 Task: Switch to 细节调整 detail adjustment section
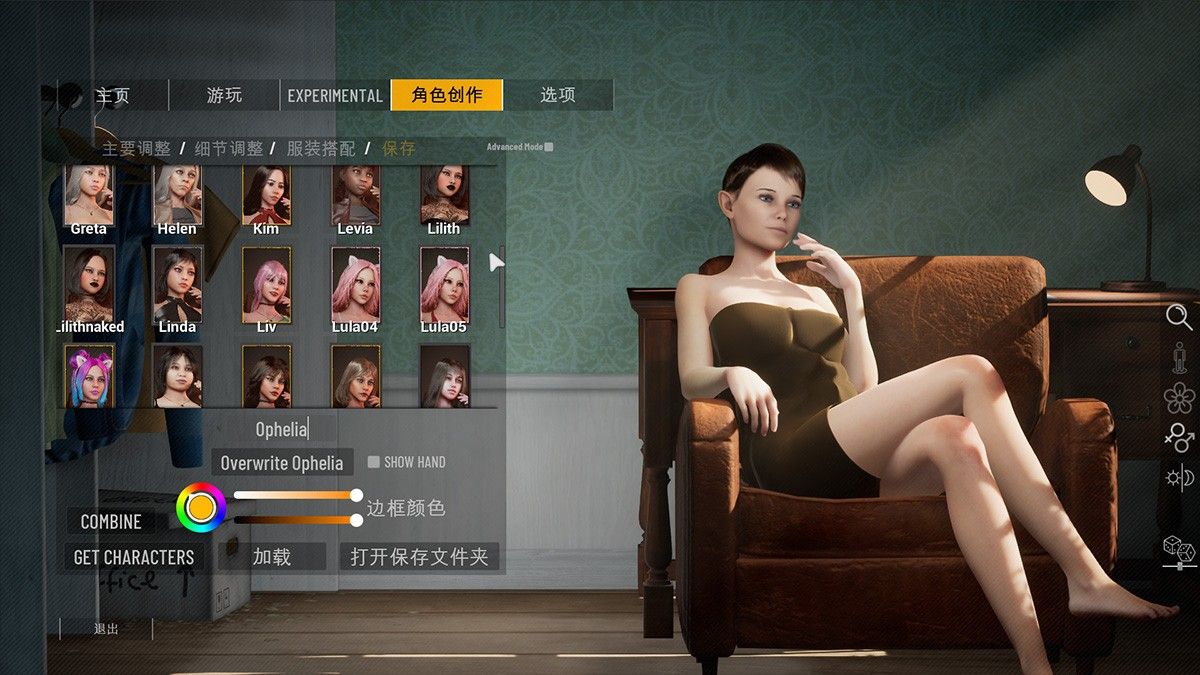point(229,149)
